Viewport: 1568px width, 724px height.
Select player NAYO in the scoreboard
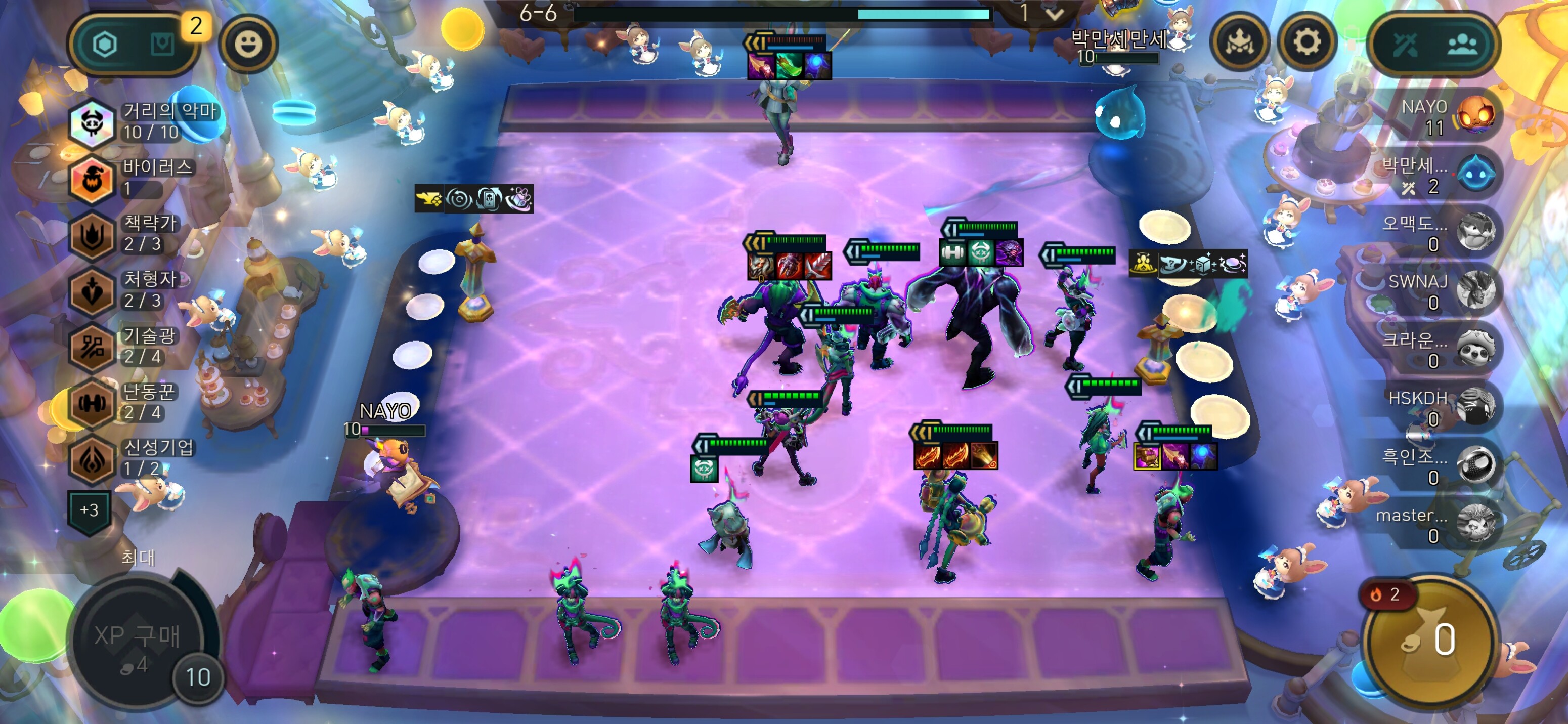[x=1448, y=117]
